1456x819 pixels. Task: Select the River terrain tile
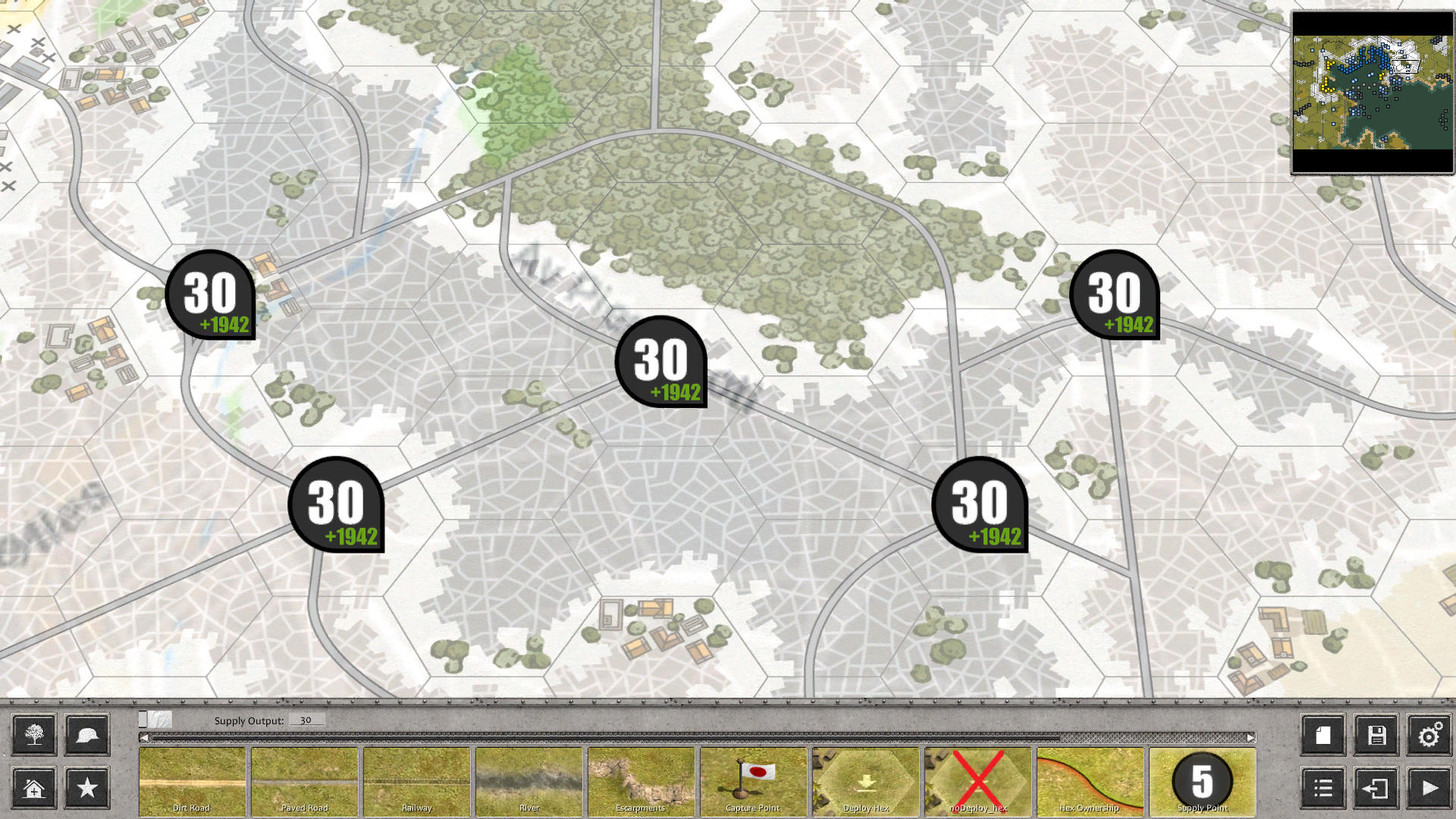[x=529, y=781]
